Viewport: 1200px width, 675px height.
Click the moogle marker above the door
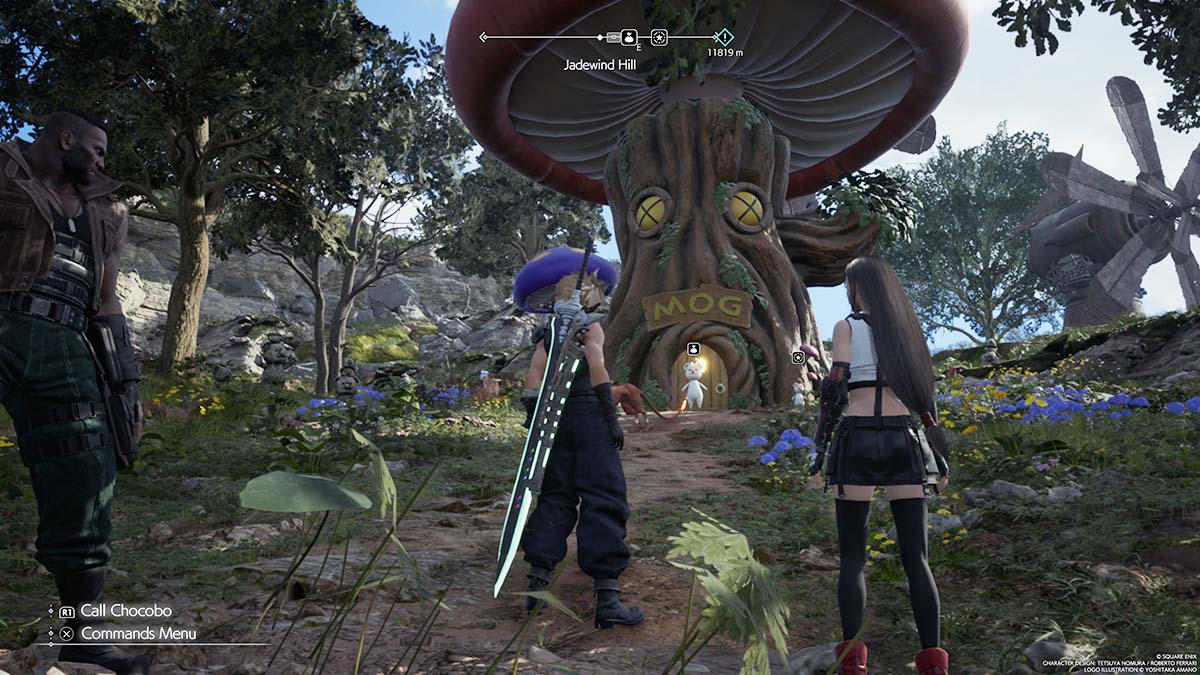(693, 348)
